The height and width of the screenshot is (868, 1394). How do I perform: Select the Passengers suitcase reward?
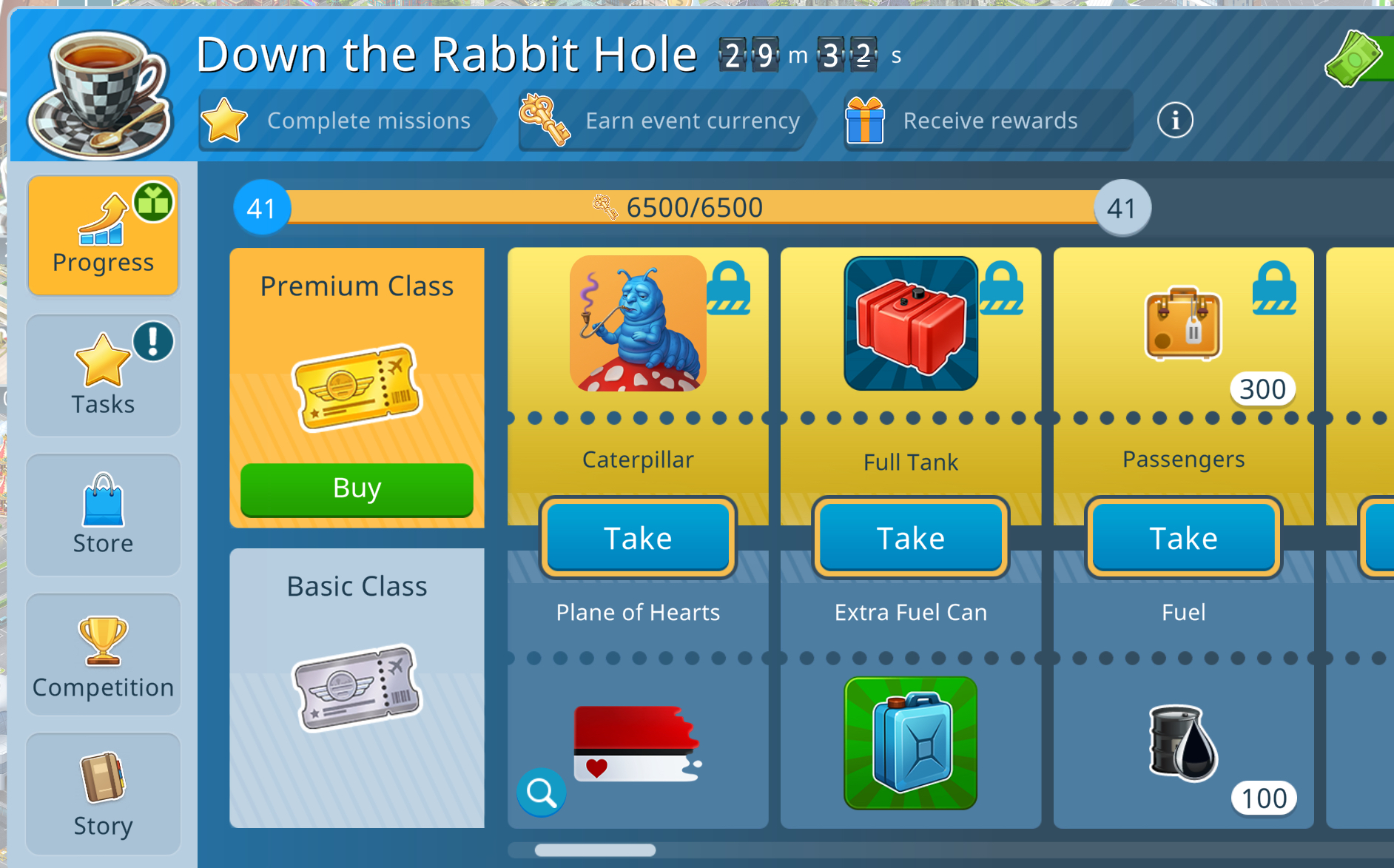[1182, 324]
